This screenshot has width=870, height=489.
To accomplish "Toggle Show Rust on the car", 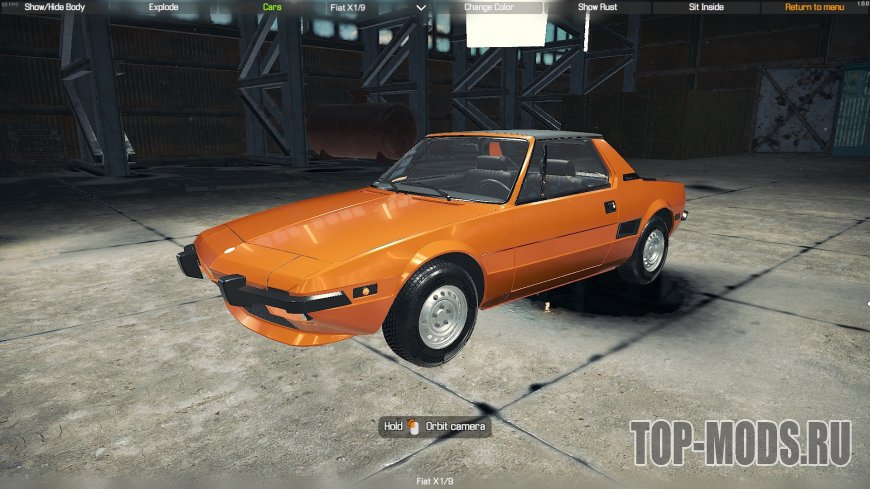I will (x=598, y=7).
